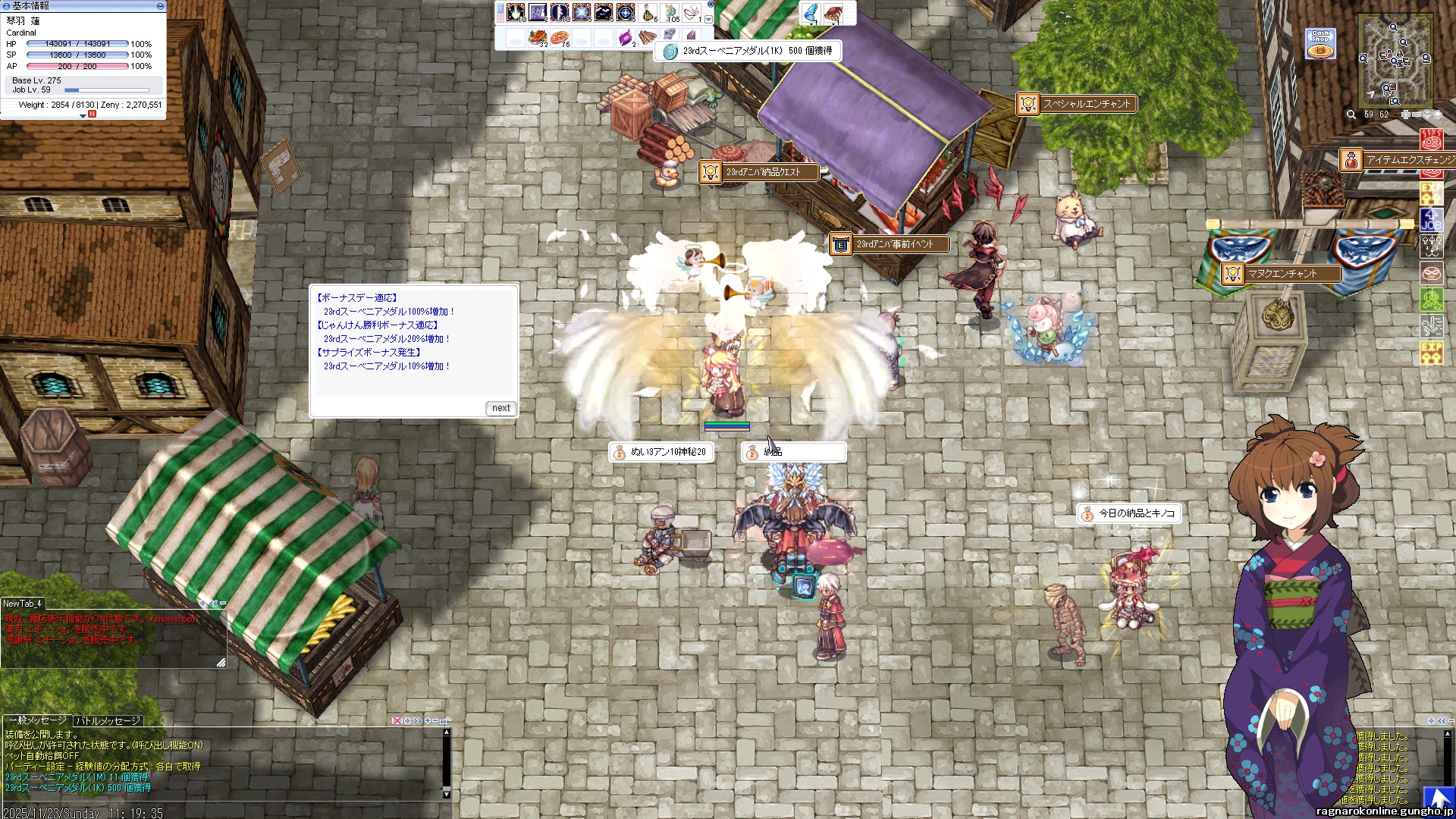Open the 23rdアニバ事前イベント label

click(x=892, y=244)
